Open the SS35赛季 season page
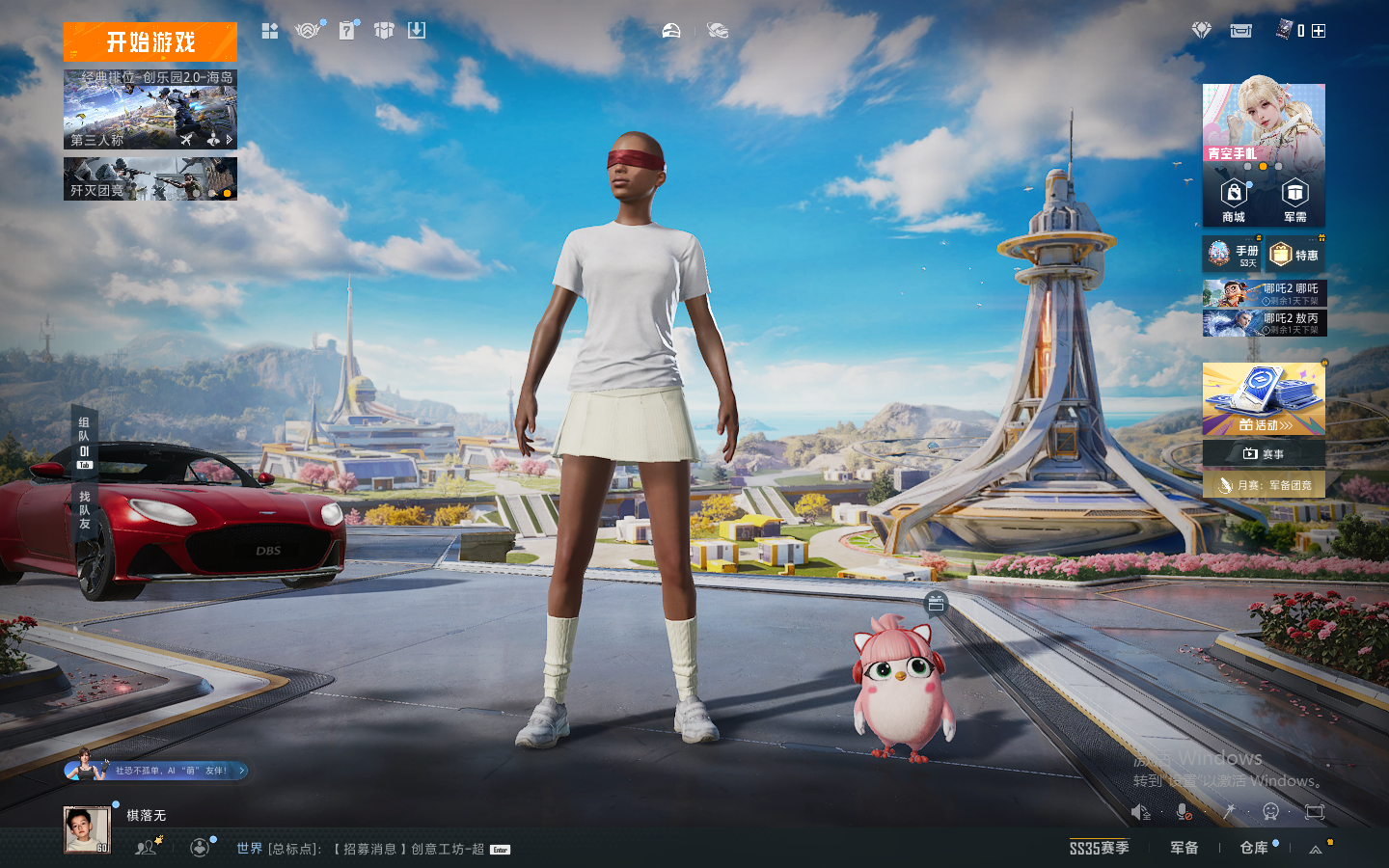This screenshot has height=868, width=1389. [1099, 848]
